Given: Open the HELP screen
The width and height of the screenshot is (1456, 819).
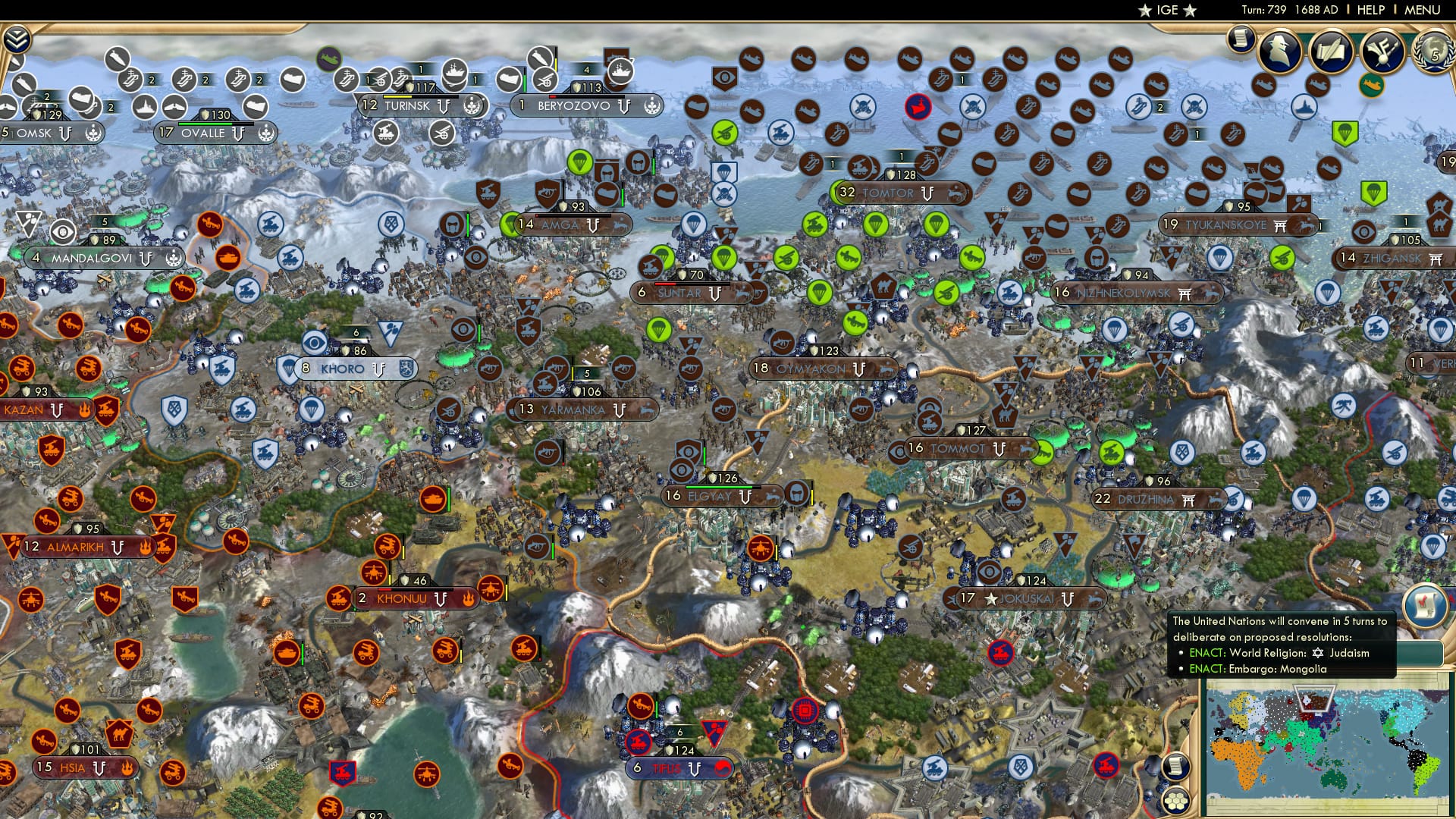Looking at the screenshot, I should click(x=1367, y=11).
